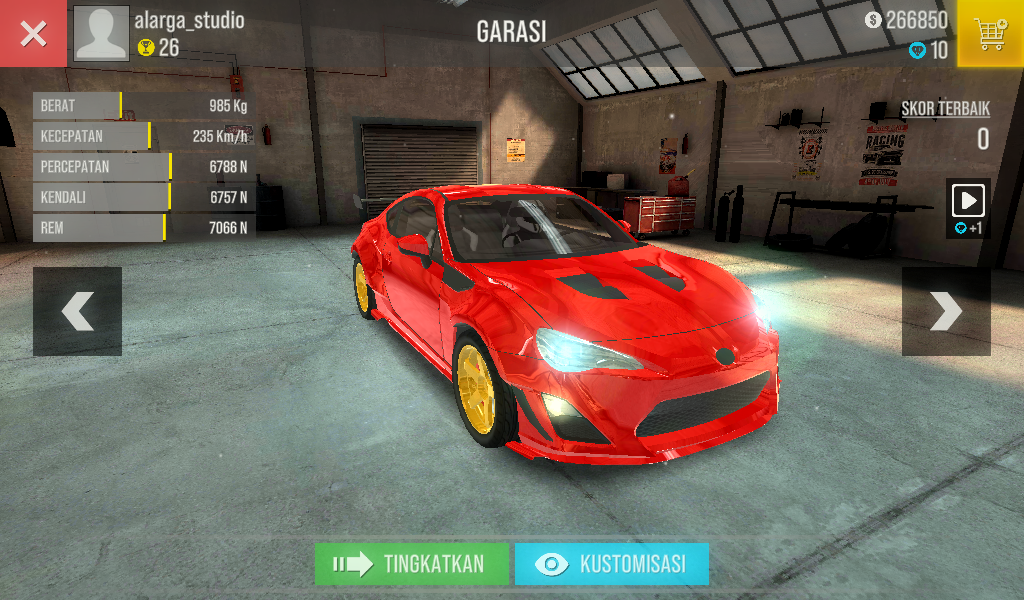Image resolution: width=1024 pixels, height=600 pixels.
Task: Open the shopping cart store
Action: click(x=990, y=34)
